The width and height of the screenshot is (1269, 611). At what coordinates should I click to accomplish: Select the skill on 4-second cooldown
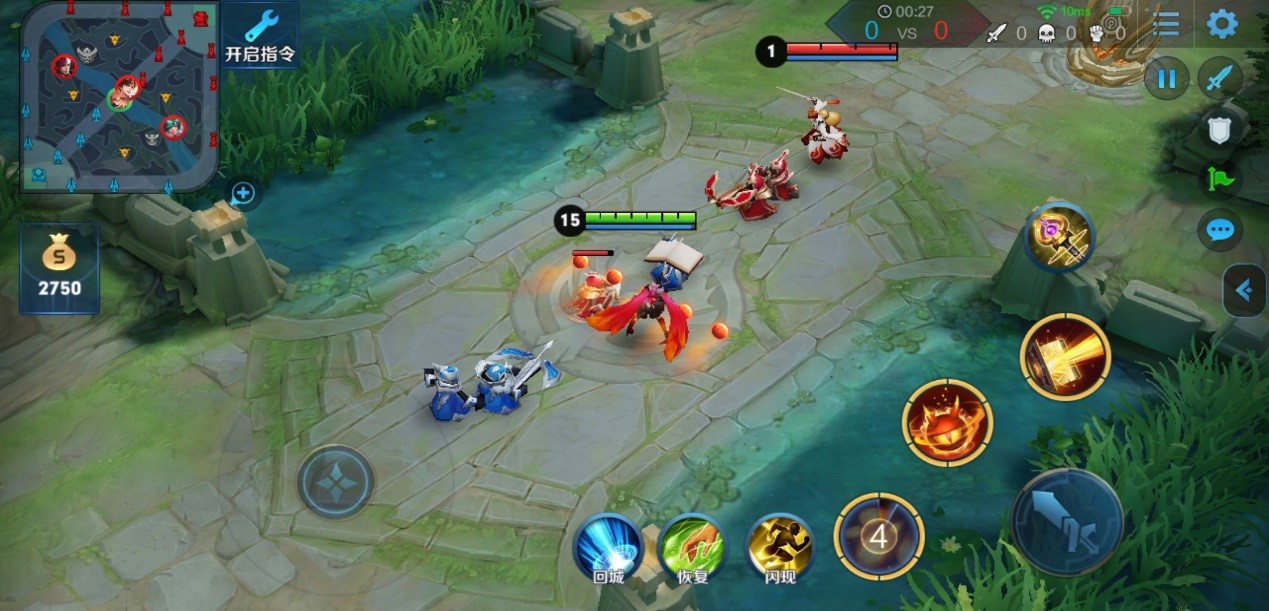tap(879, 537)
